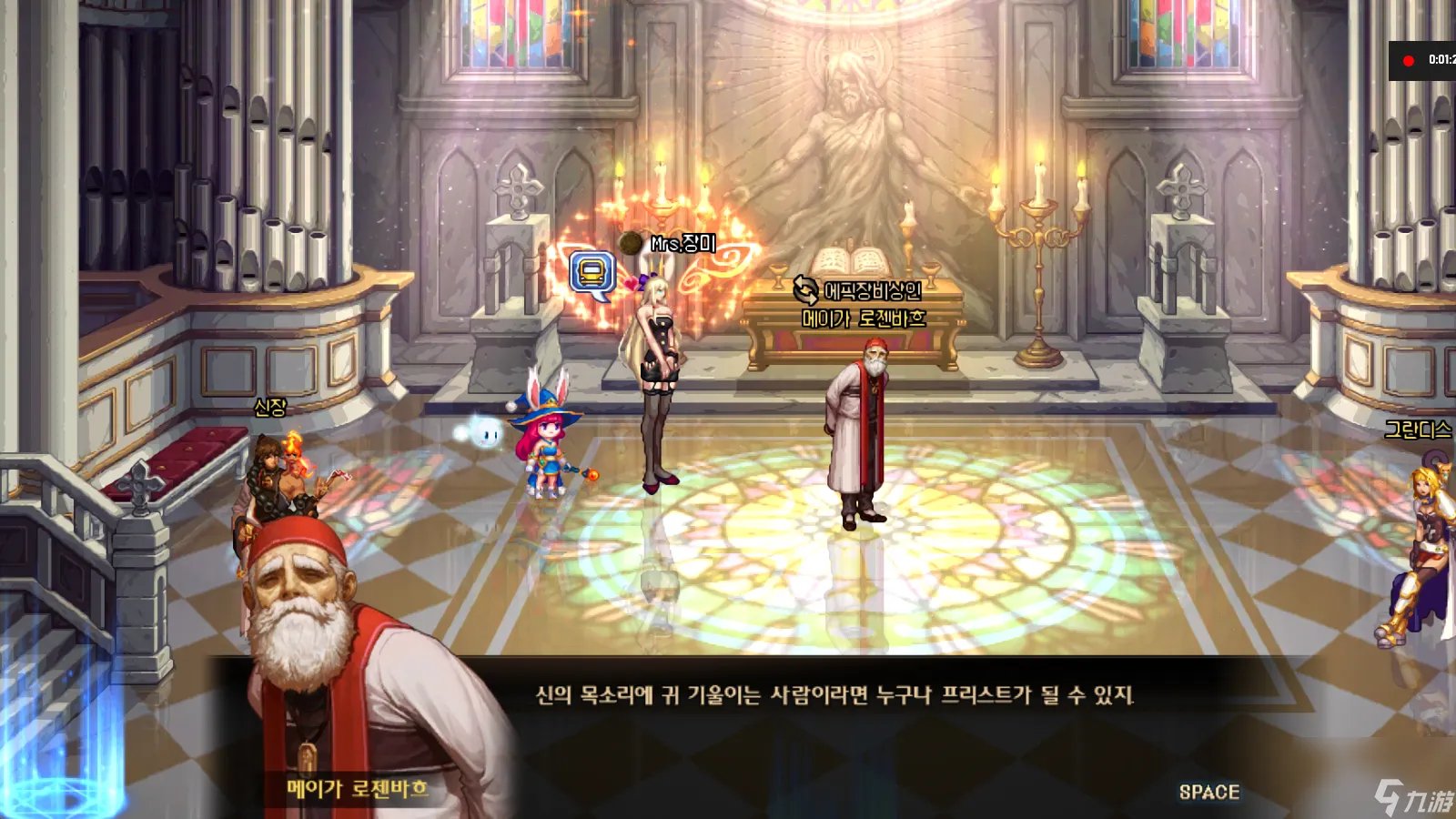Click the bus speech-bubble icon above Mrs.장미
Image resolution: width=1456 pixels, height=819 pixels.
click(x=592, y=270)
